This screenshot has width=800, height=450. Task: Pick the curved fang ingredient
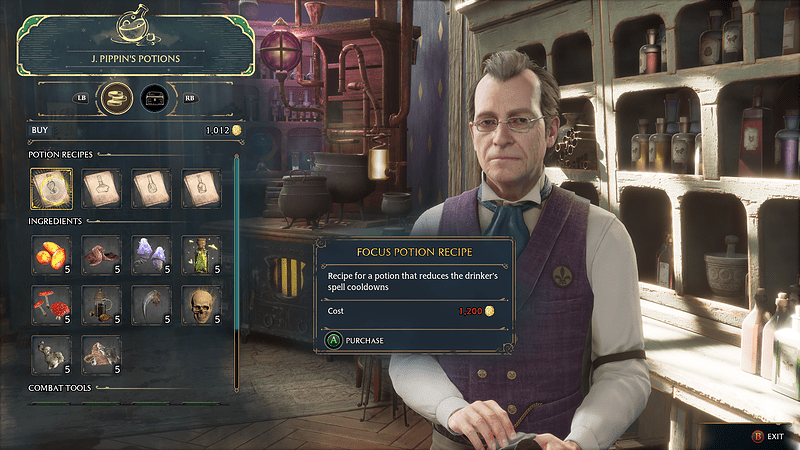click(151, 305)
